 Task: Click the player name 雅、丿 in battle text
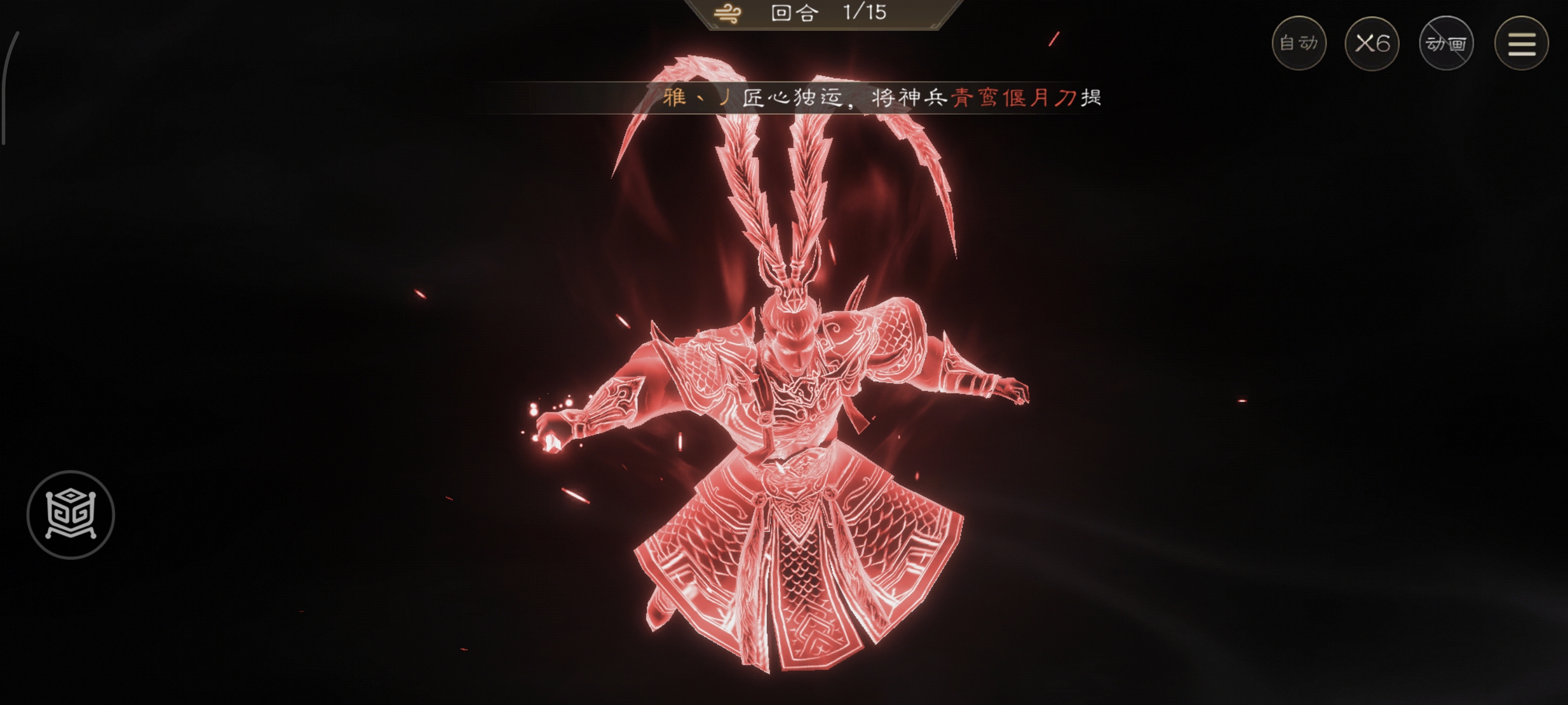click(694, 98)
